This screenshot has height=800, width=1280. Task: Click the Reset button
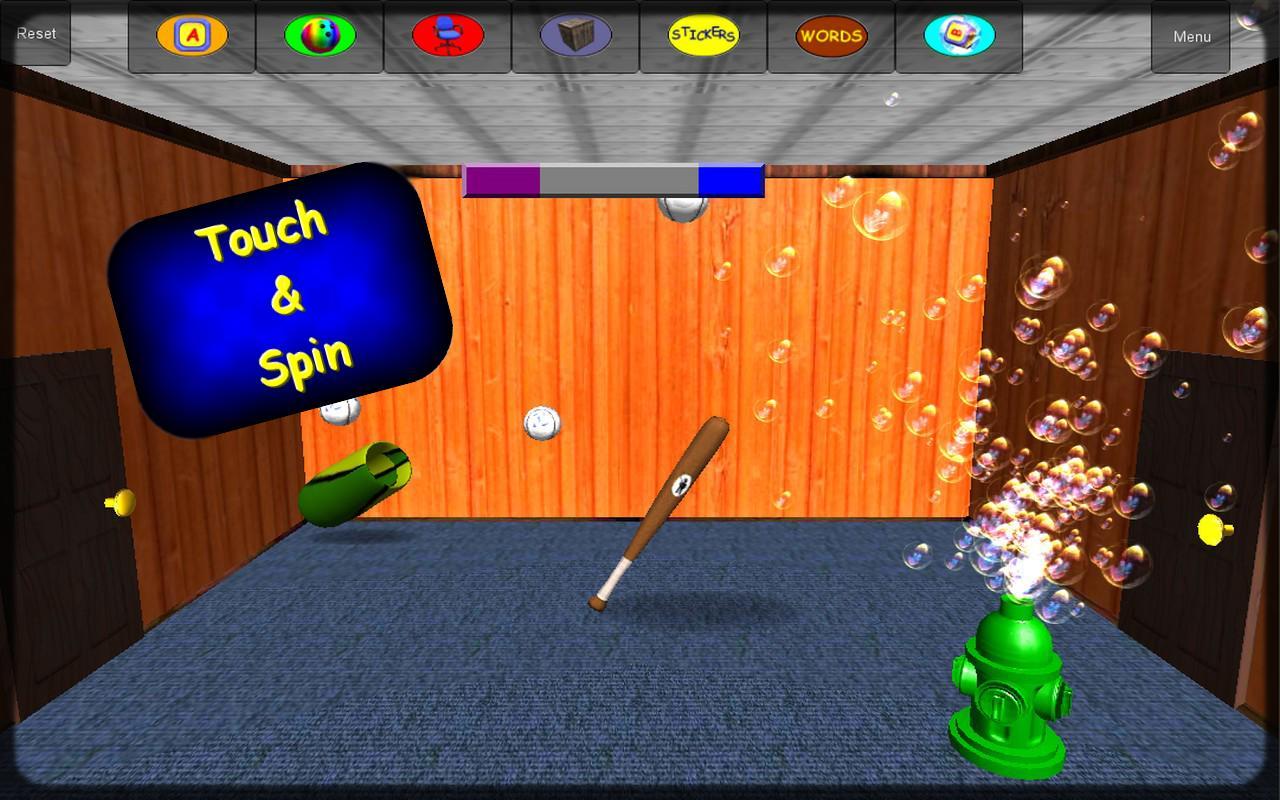tap(36, 33)
